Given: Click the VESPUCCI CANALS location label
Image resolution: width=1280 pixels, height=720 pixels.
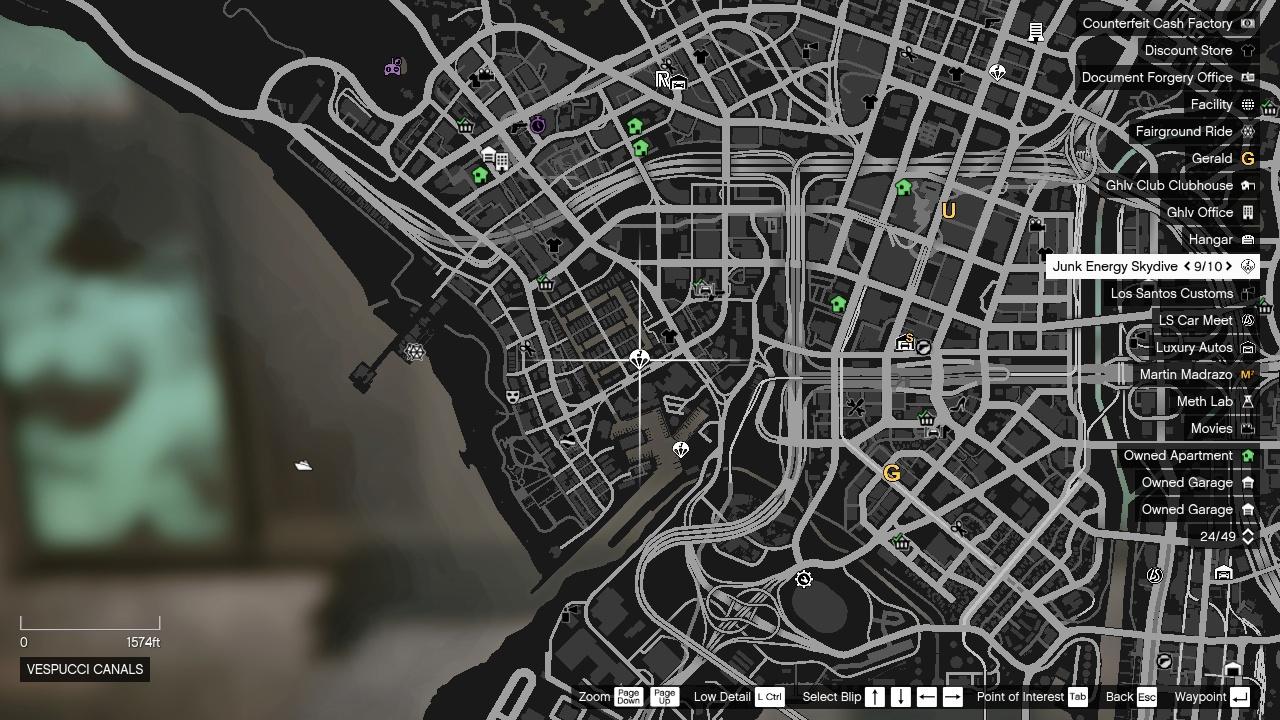Looking at the screenshot, I should (x=85, y=669).
